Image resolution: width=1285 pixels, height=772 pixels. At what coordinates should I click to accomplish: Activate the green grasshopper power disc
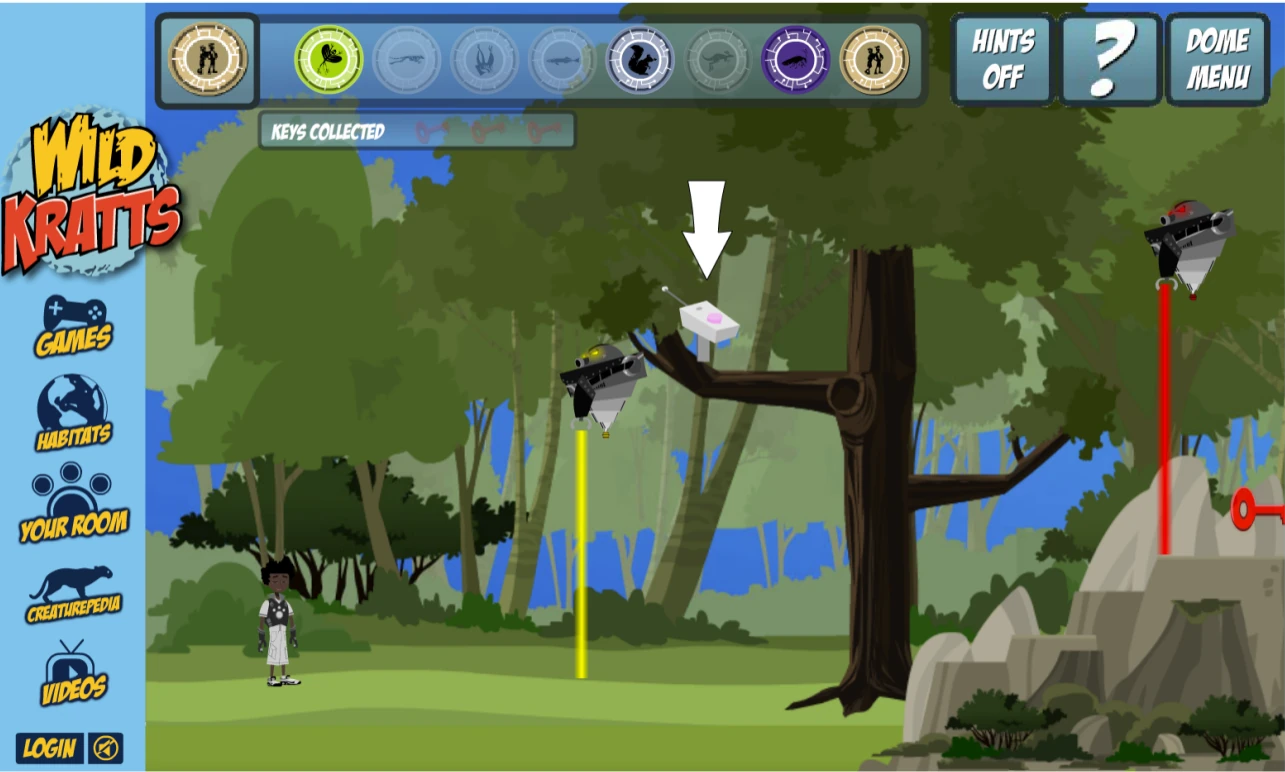(x=327, y=59)
